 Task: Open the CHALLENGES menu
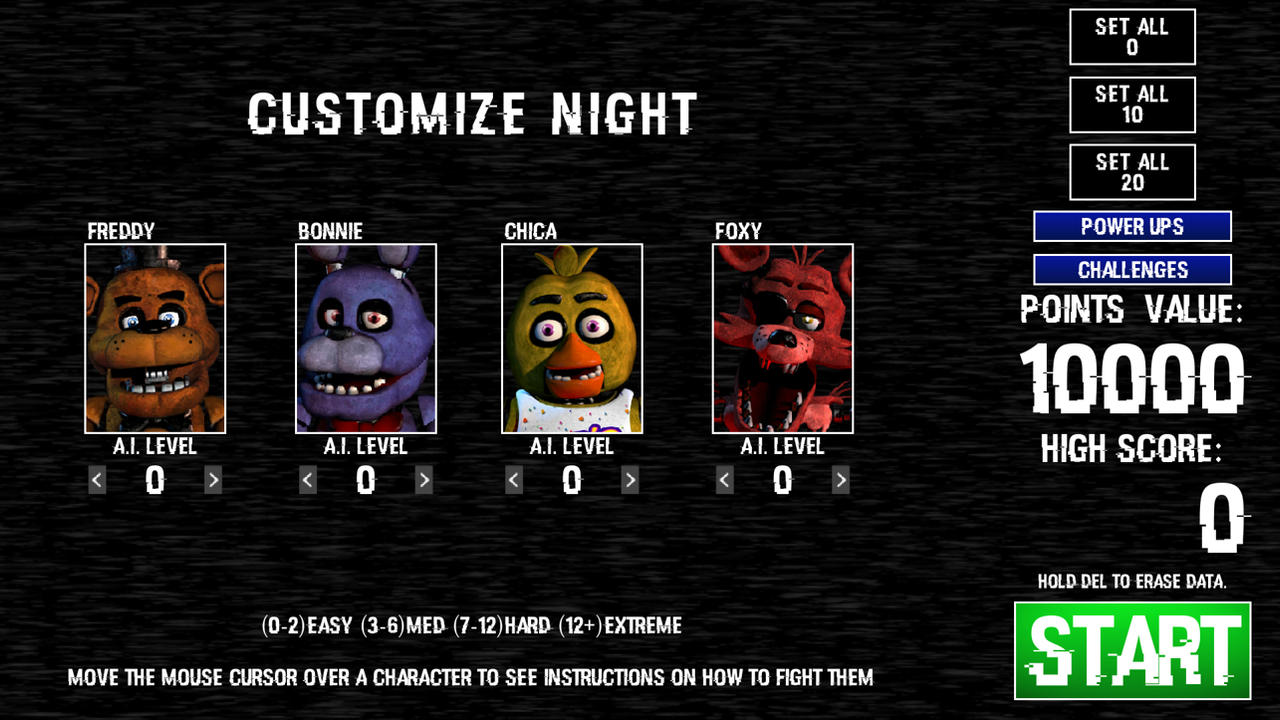(1132, 269)
